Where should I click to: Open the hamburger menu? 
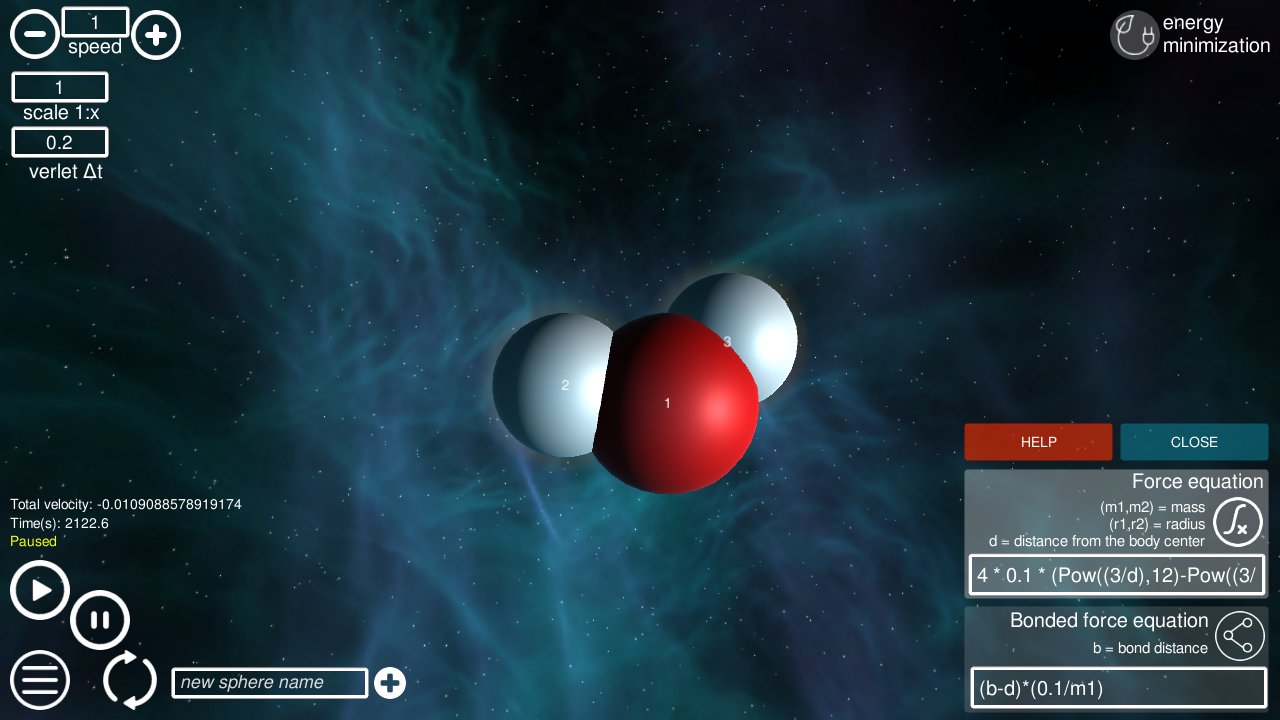coord(39,680)
